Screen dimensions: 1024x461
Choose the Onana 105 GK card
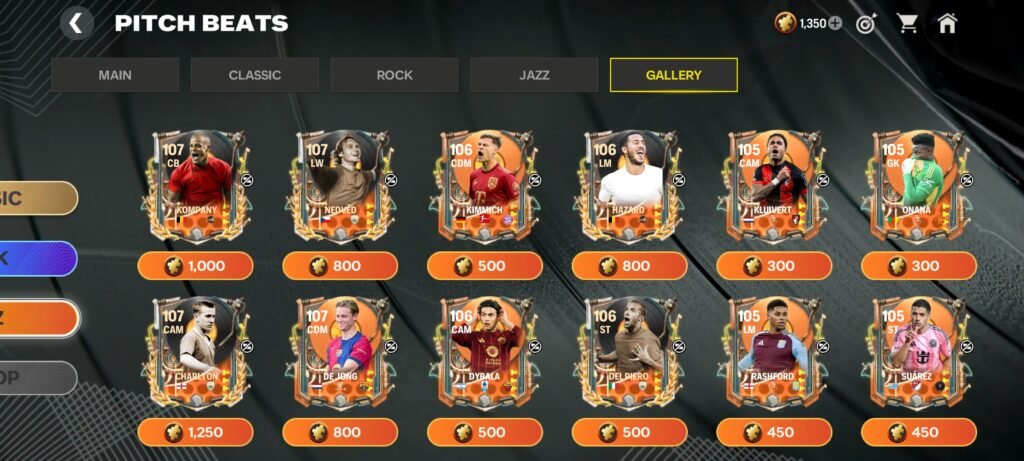tap(918, 186)
